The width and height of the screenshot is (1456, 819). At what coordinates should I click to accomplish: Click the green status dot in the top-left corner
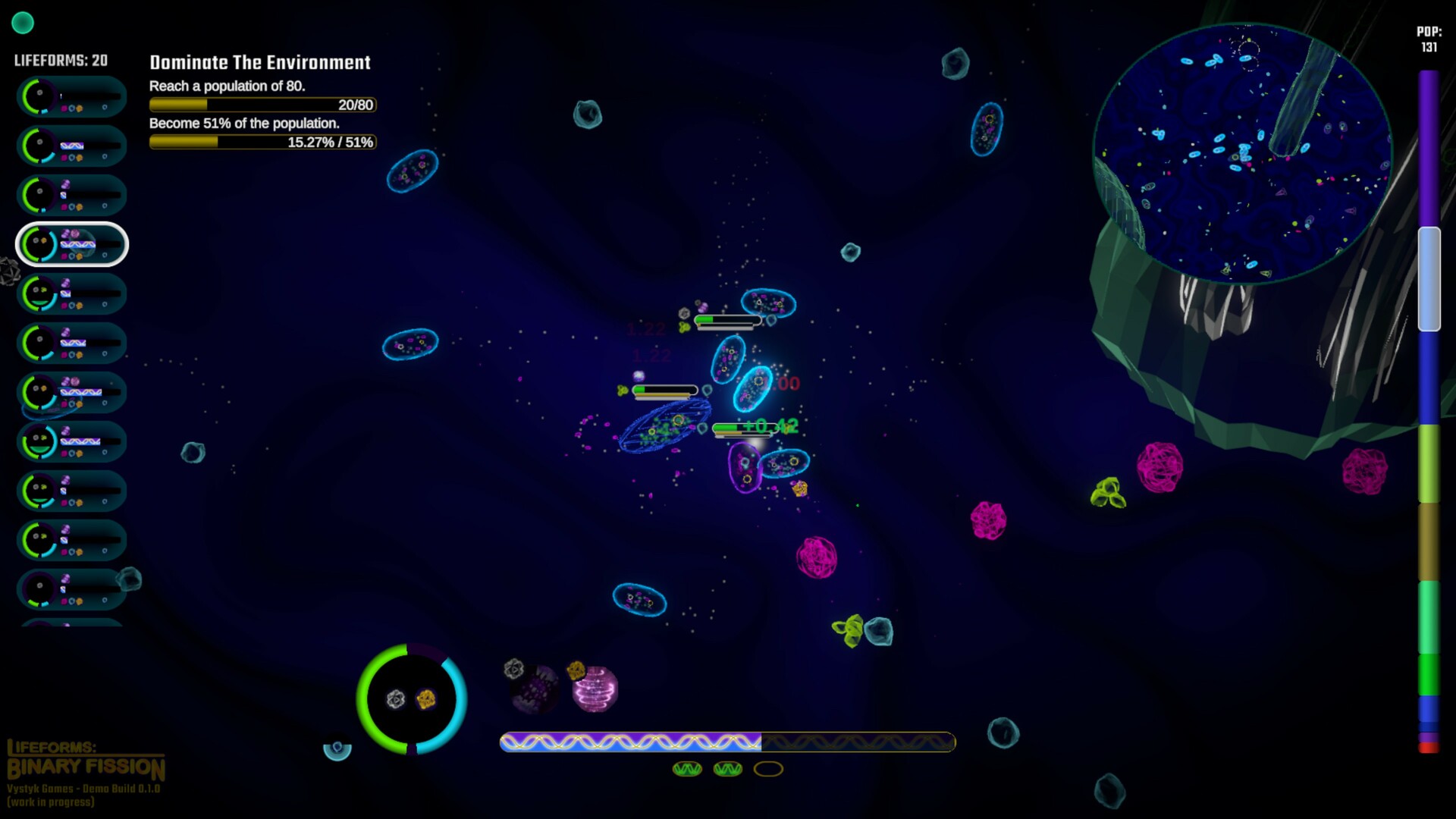(x=24, y=24)
